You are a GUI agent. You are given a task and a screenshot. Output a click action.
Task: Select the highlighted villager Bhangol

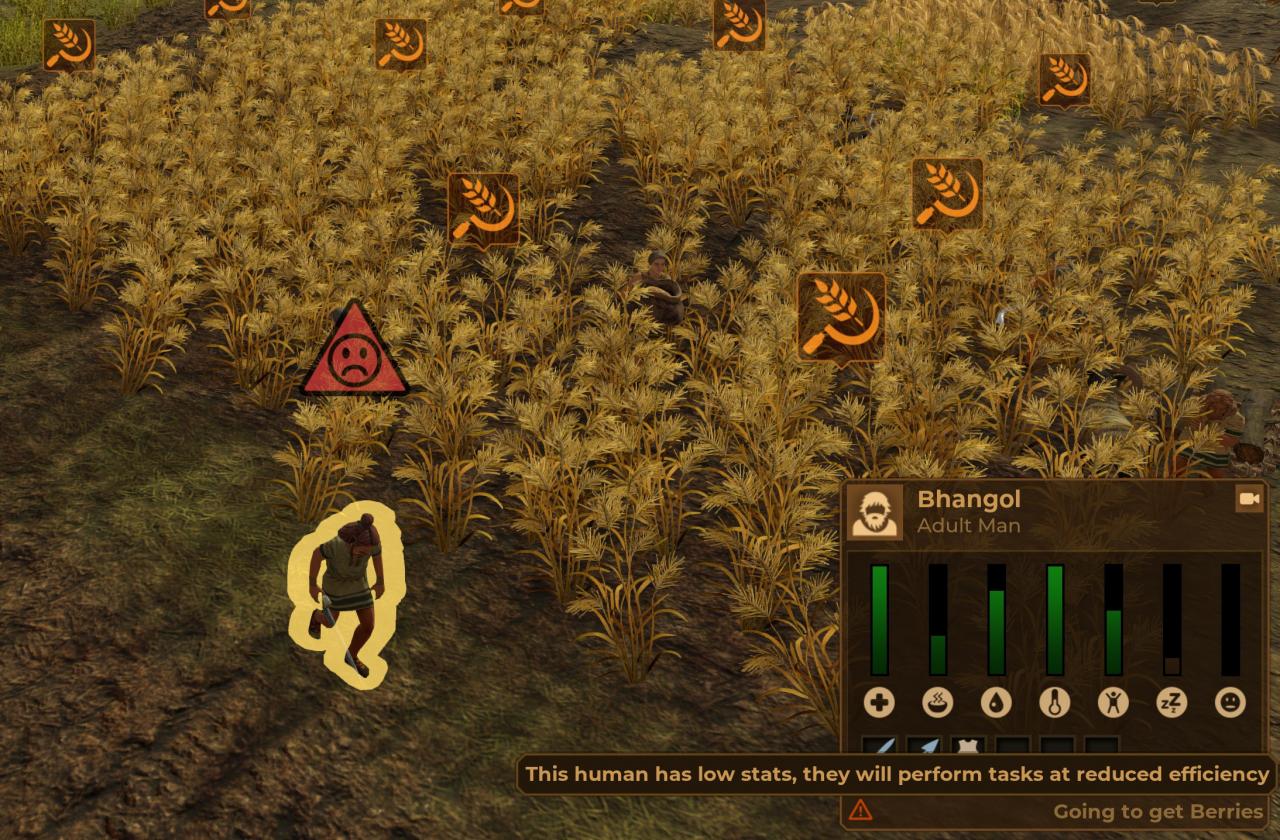[344, 595]
